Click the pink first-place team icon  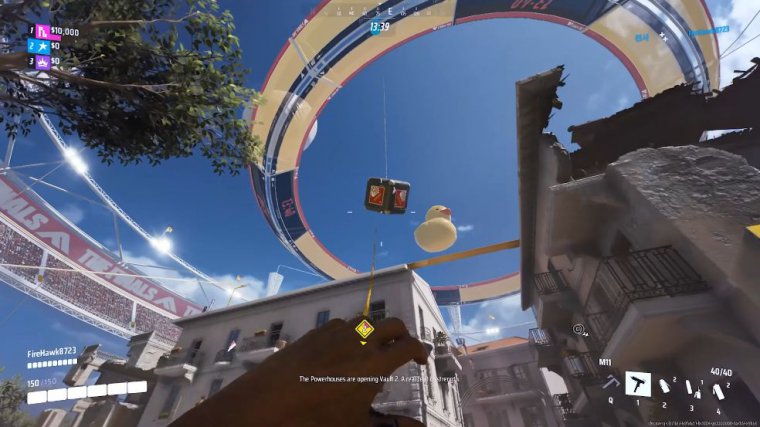[x=43, y=31]
